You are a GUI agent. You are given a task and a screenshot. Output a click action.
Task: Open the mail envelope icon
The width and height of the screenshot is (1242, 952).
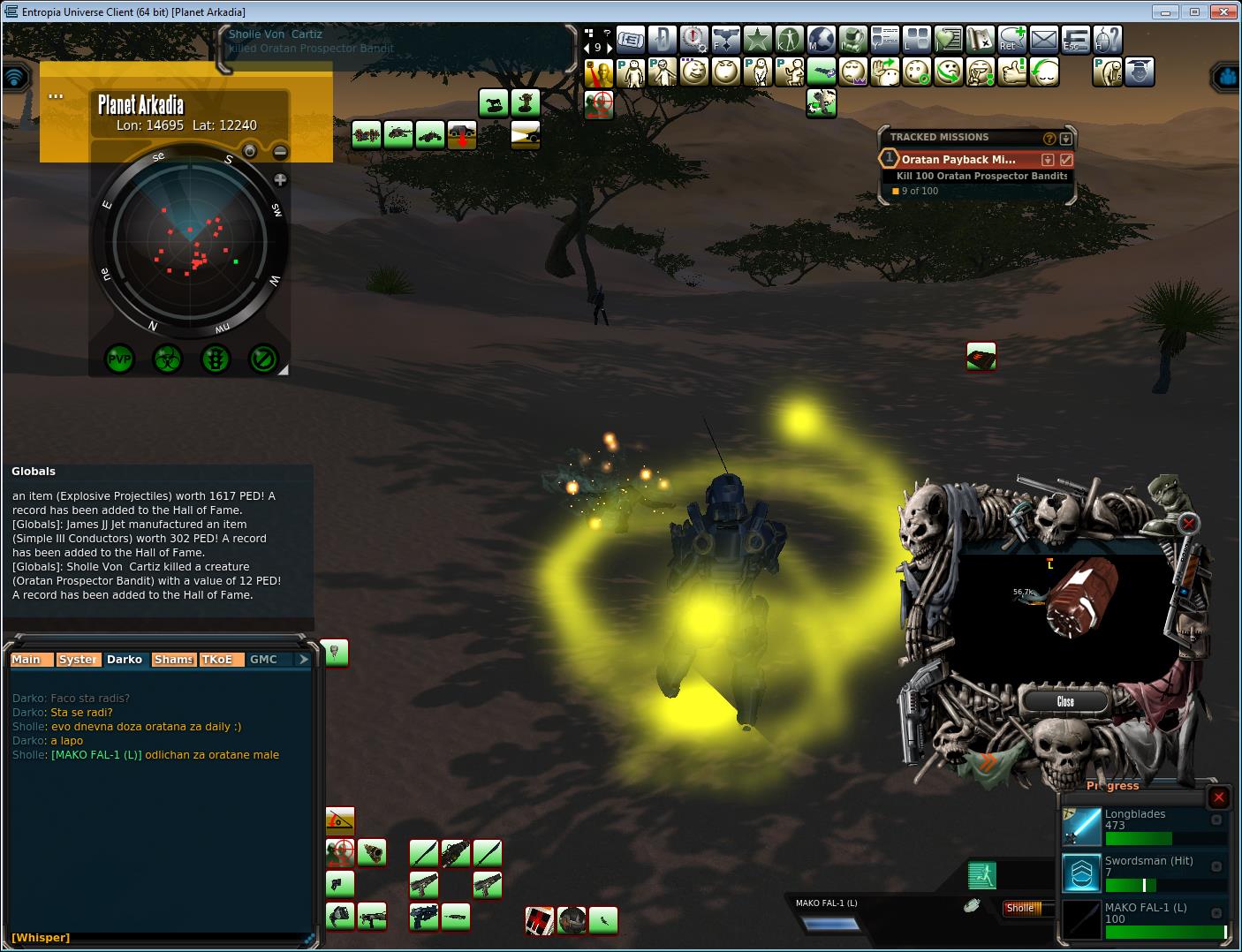pos(1044,39)
